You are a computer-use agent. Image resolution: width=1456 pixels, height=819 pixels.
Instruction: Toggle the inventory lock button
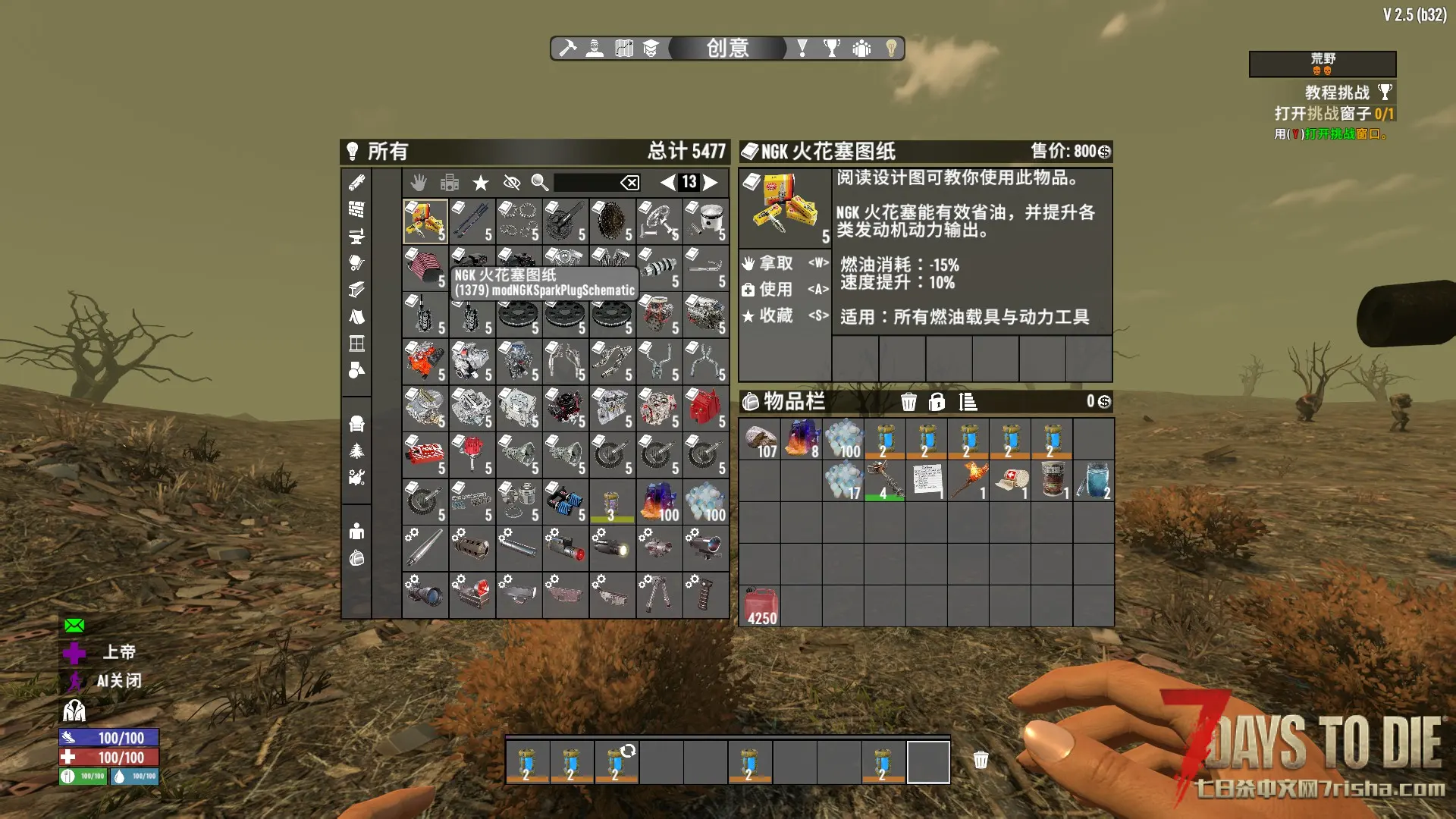pyautogui.click(x=937, y=401)
